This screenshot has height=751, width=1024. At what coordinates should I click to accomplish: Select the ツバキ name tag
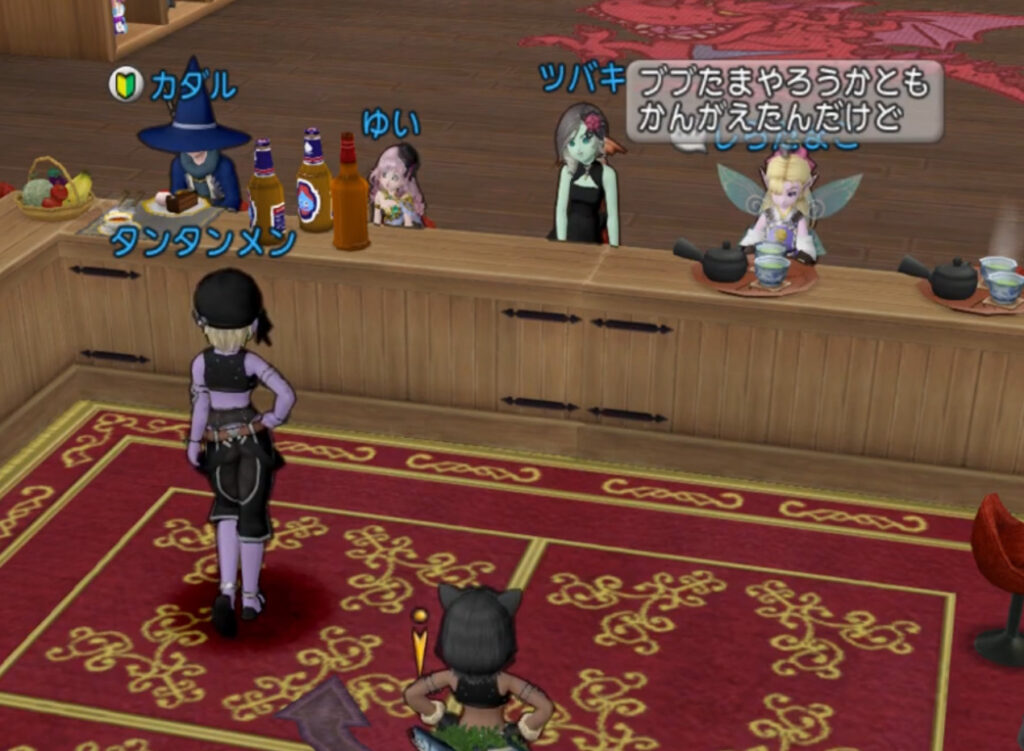point(581,77)
